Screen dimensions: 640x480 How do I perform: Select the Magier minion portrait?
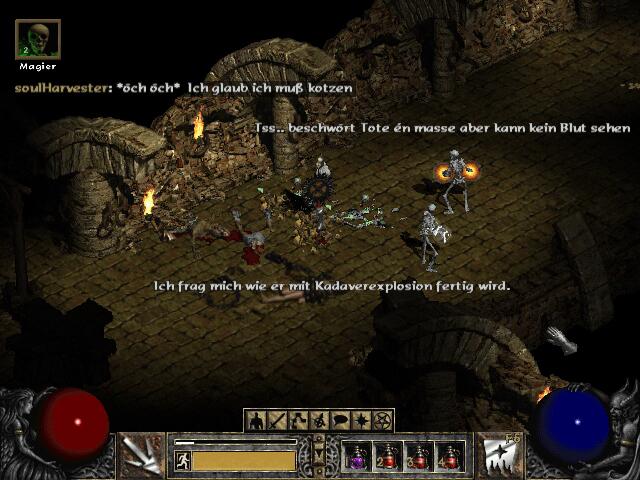pyautogui.click(x=38, y=40)
